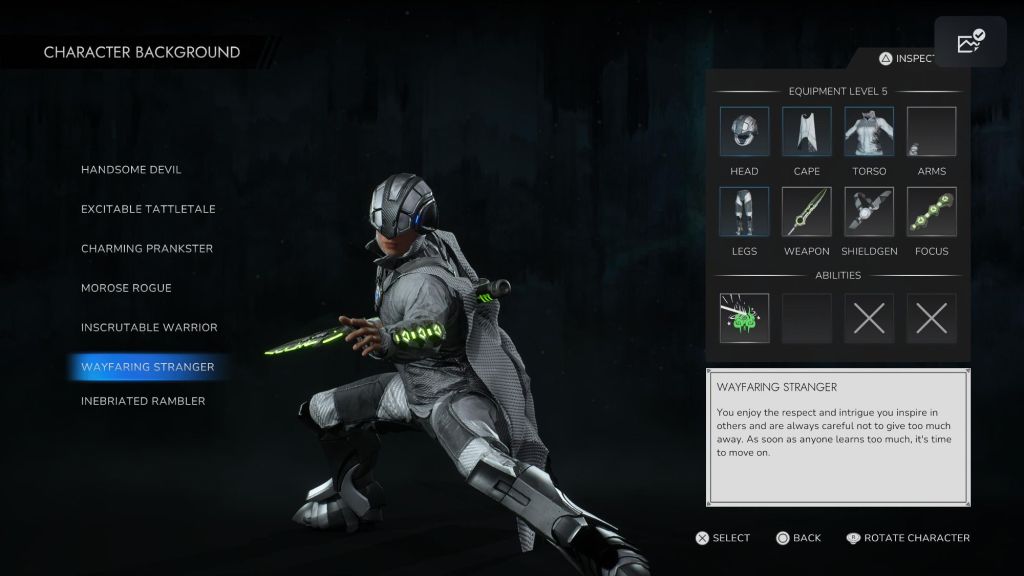Screen dimensions: 1024x576
Task: Choose the Inscrutable Warrior background
Action: pyautogui.click(x=149, y=327)
